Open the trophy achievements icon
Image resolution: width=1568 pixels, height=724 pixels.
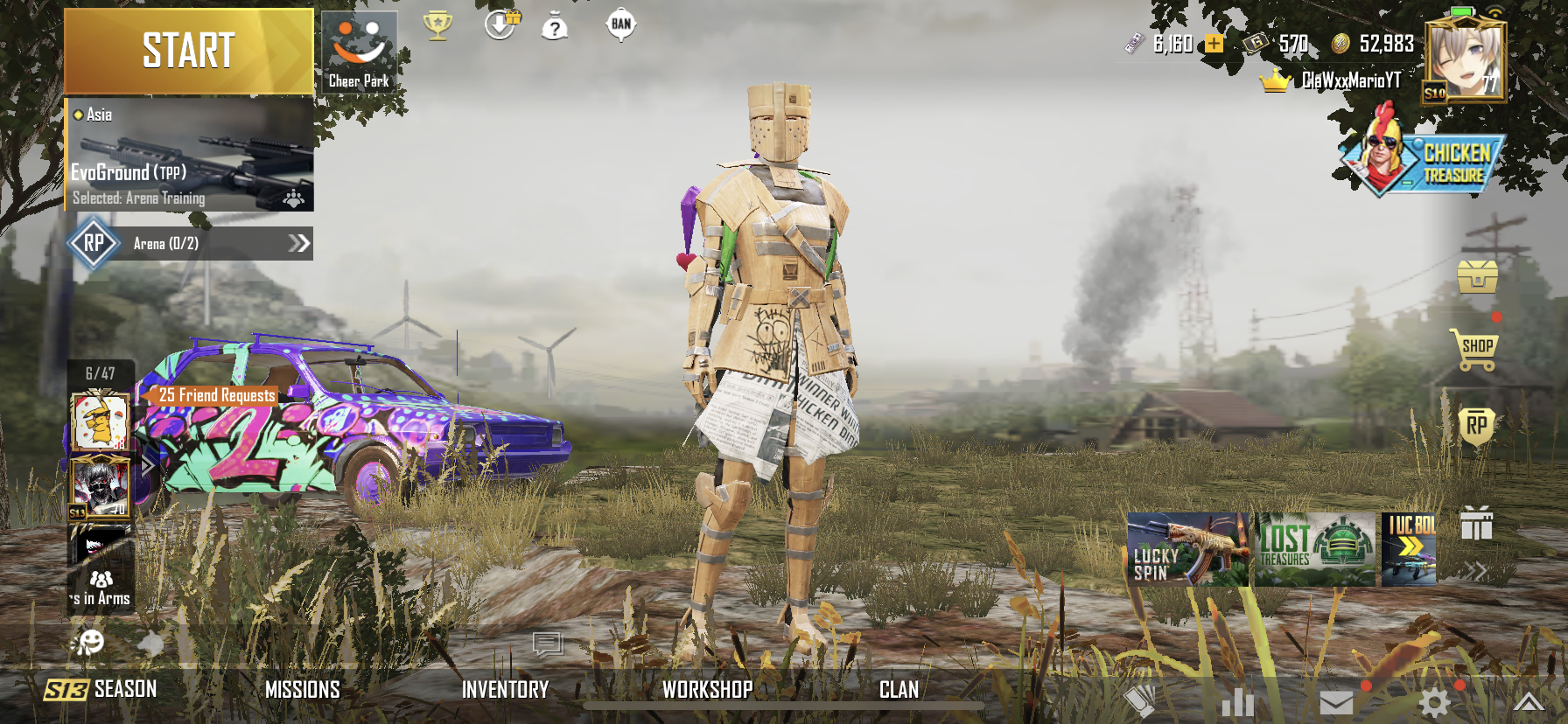tap(437, 25)
